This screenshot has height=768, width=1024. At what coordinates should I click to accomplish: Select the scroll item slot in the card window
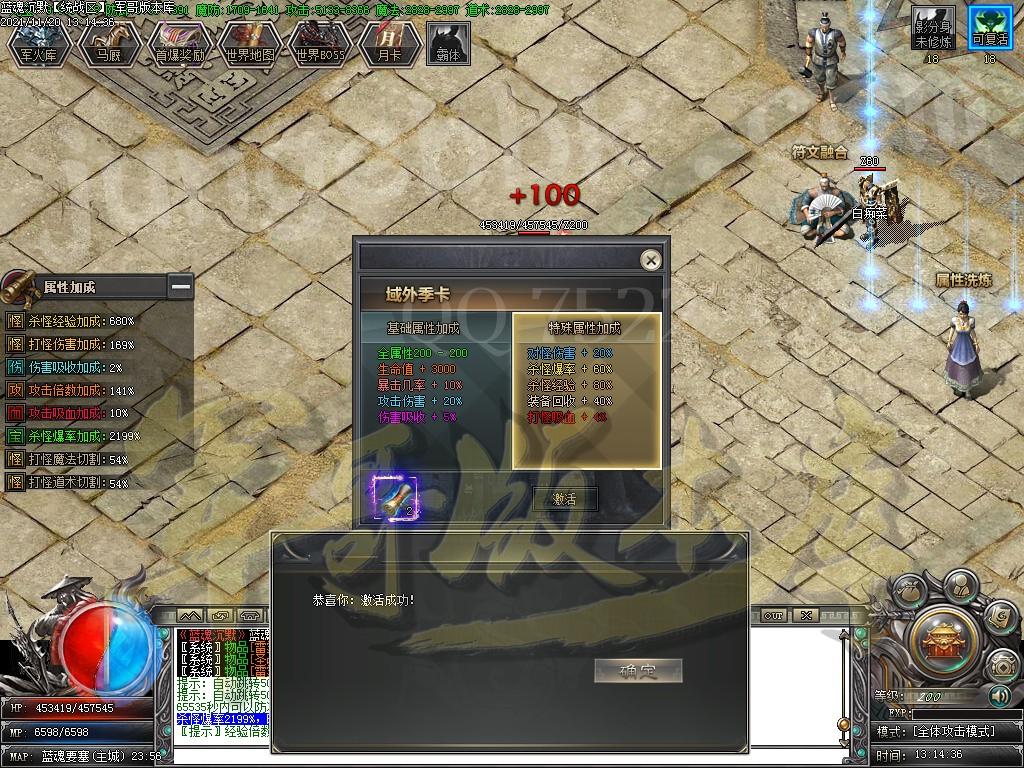coord(391,497)
